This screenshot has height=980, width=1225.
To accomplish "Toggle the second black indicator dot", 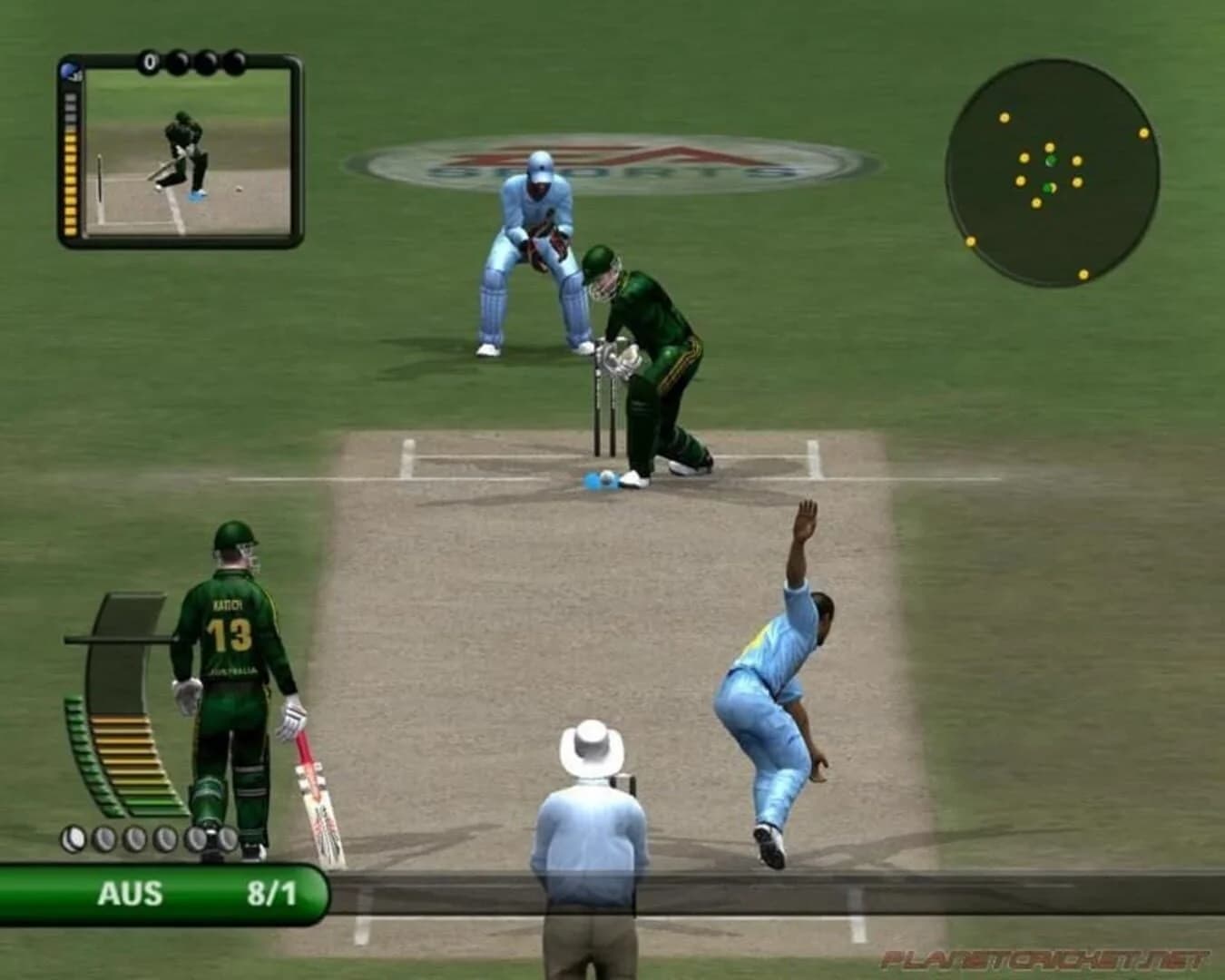I will (178, 61).
